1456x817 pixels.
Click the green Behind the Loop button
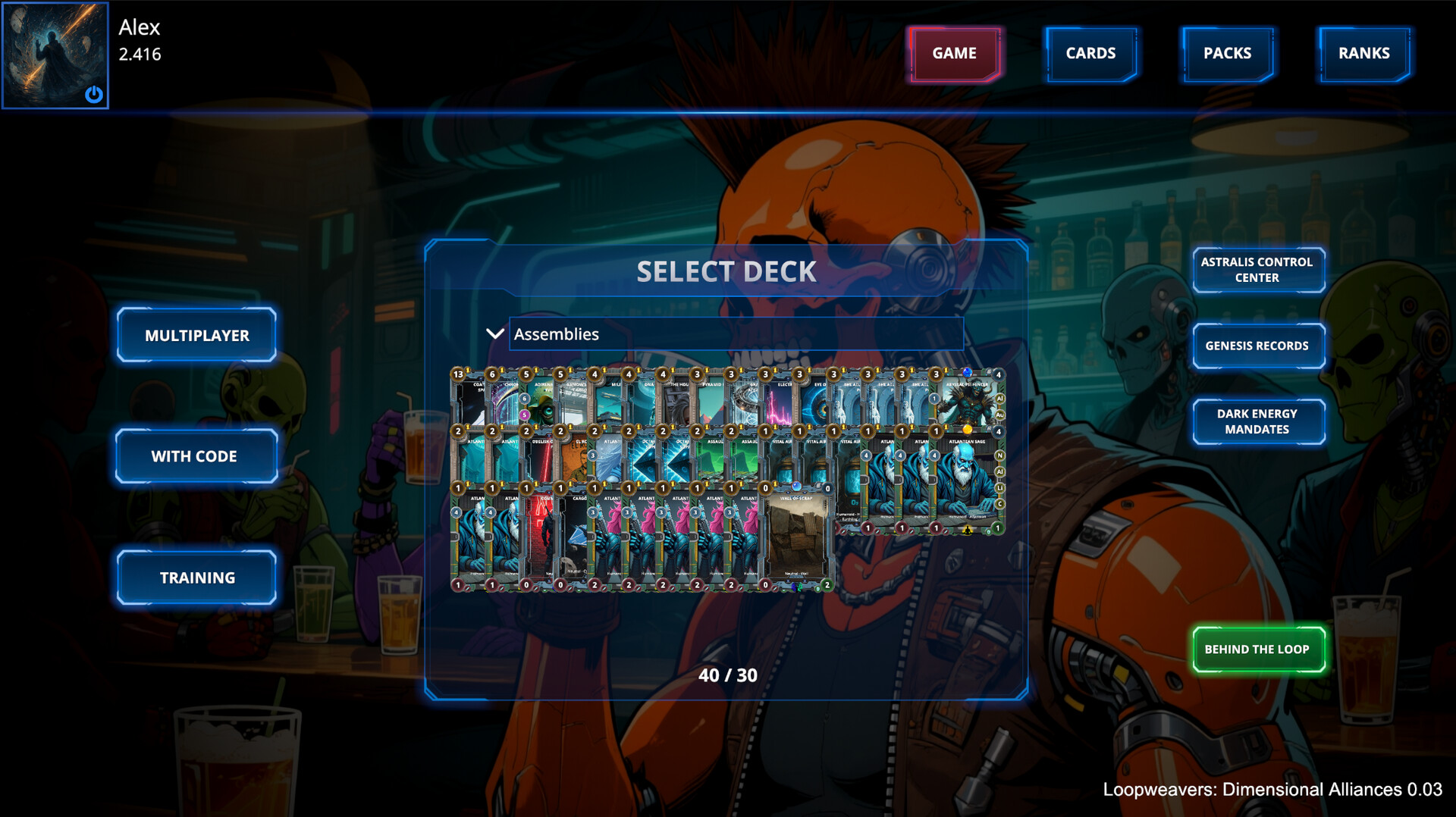[x=1257, y=650]
